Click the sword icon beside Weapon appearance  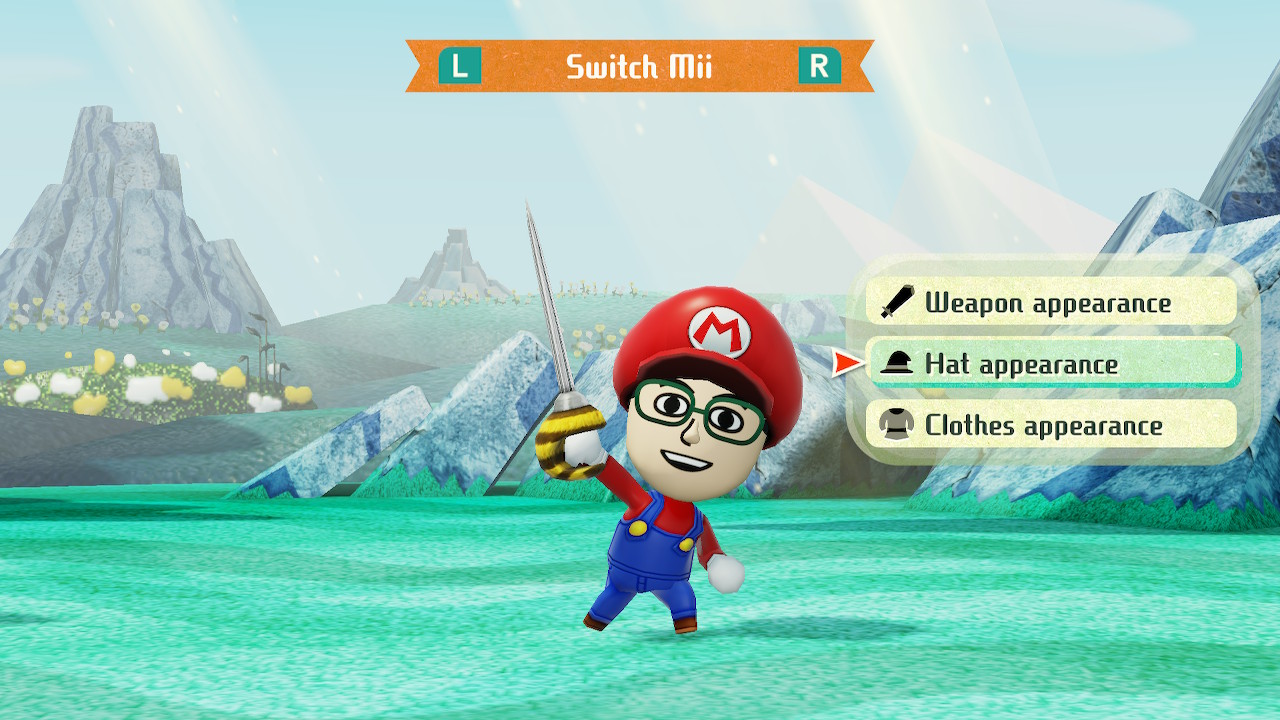click(897, 303)
